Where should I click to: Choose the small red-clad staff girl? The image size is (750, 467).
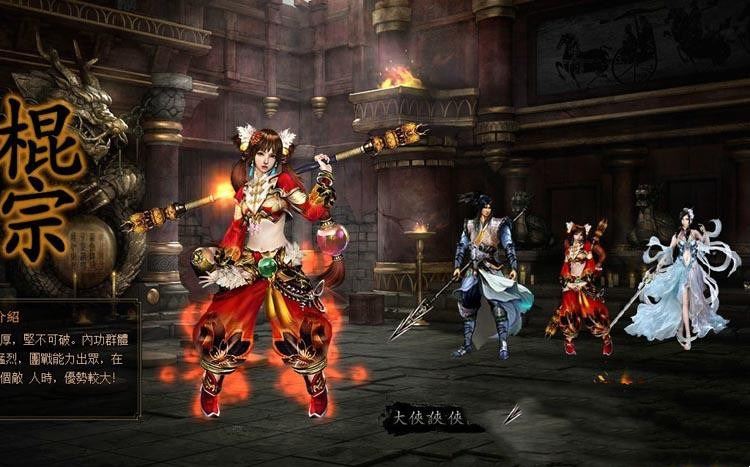click(x=579, y=288)
